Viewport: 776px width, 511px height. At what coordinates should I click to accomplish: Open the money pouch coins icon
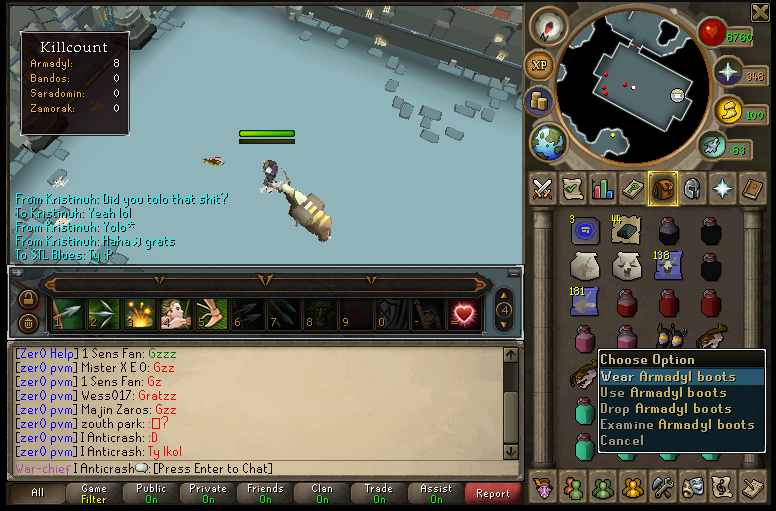tap(540, 101)
